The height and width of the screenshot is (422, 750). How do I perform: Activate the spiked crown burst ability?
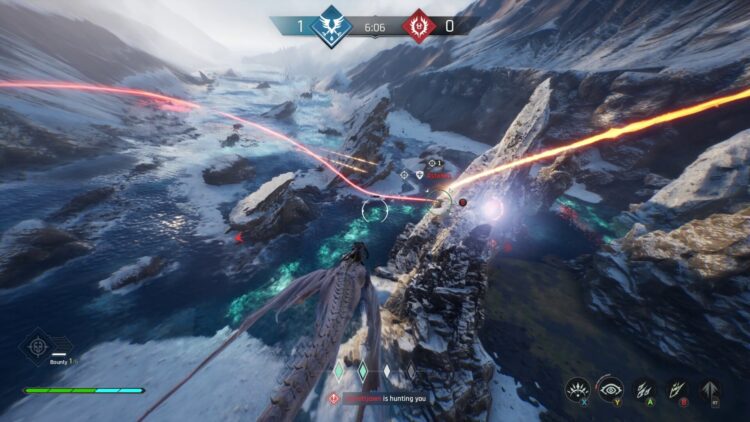578,390
